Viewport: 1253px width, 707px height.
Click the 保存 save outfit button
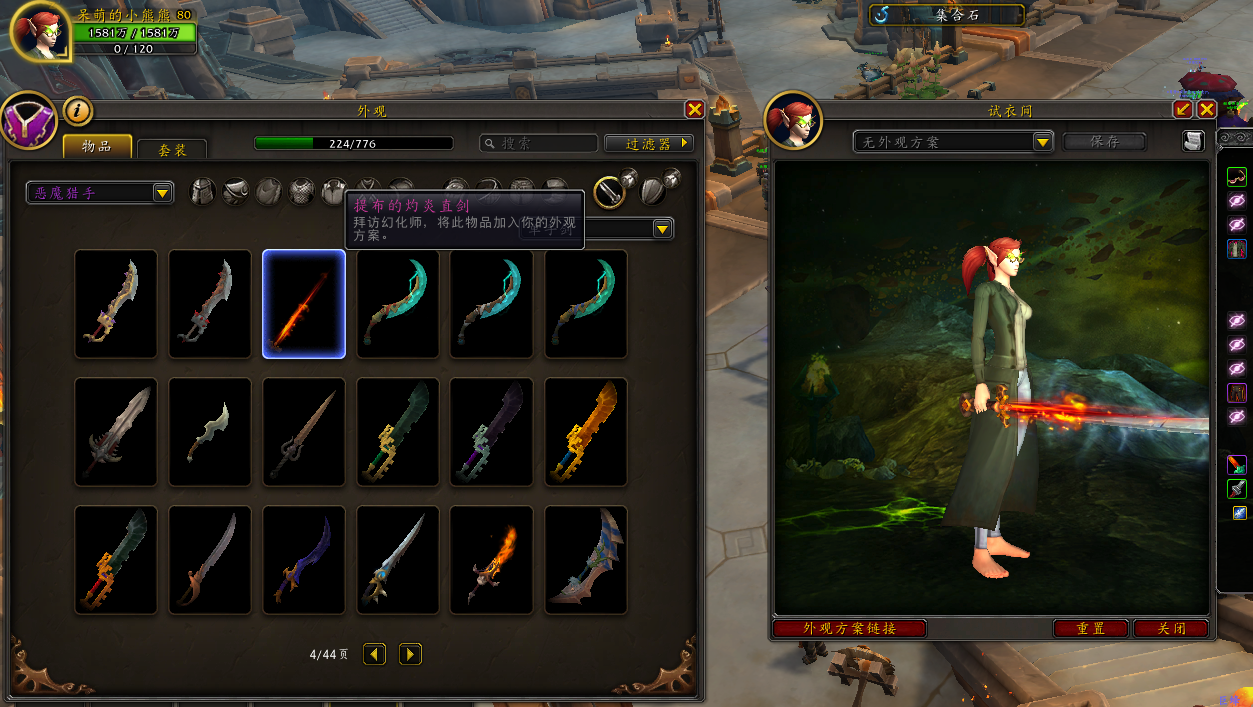point(1104,142)
